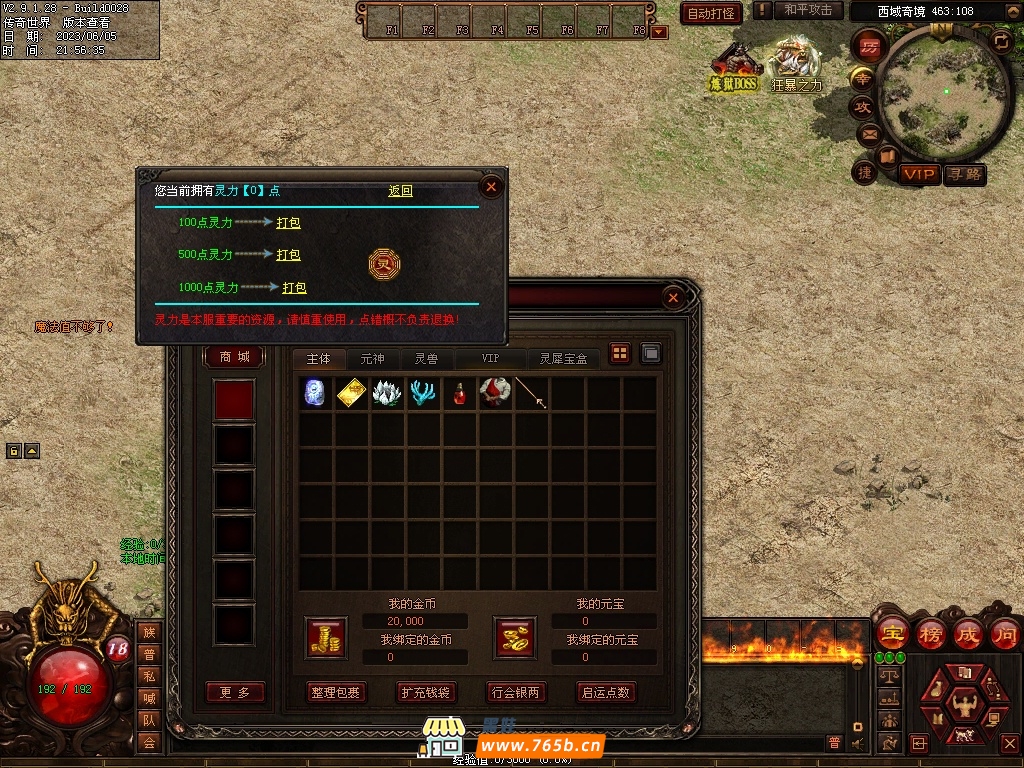Pack 100点灵力 via its 打包 link
The height and width of the screenshot is (768, 1024).
click(x=288, y=223)
